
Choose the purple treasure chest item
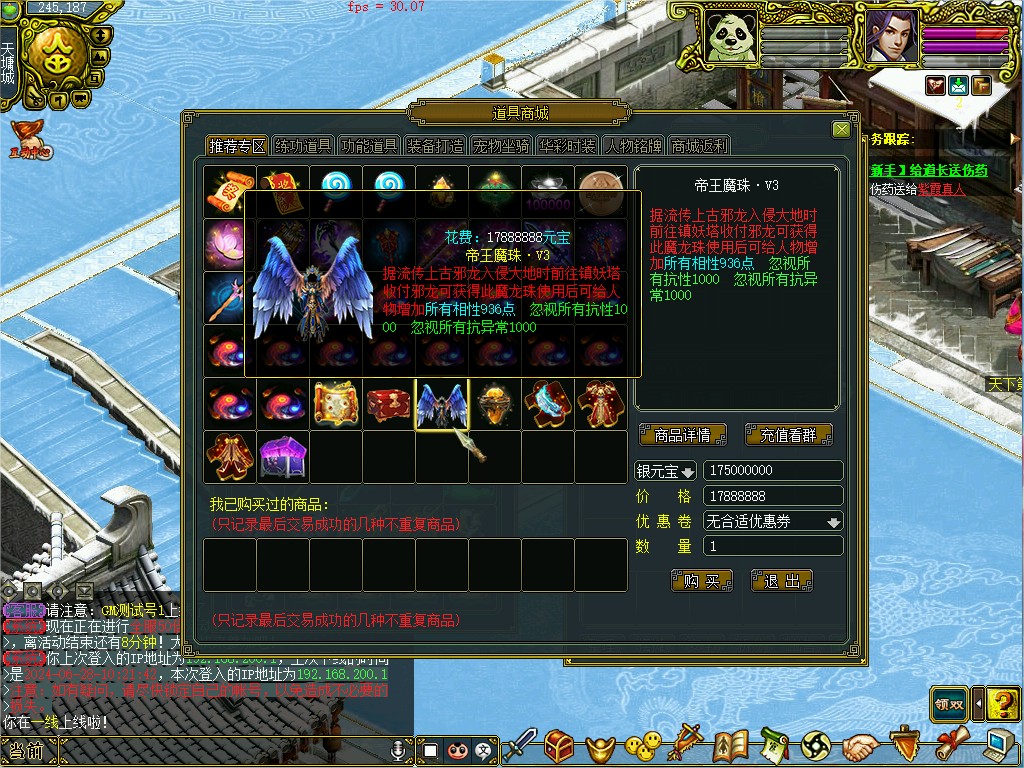point(283,457)
